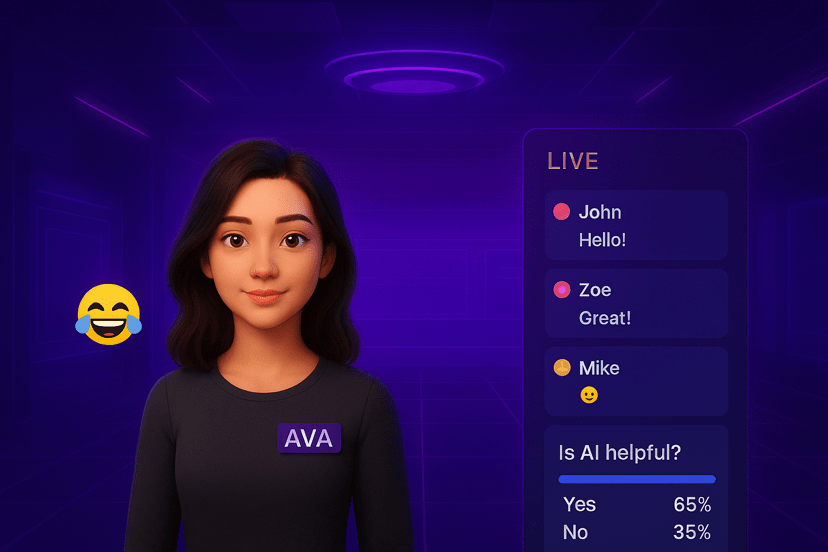
Task: Select John's Hello! chat message
Action: tap(636, 226)
